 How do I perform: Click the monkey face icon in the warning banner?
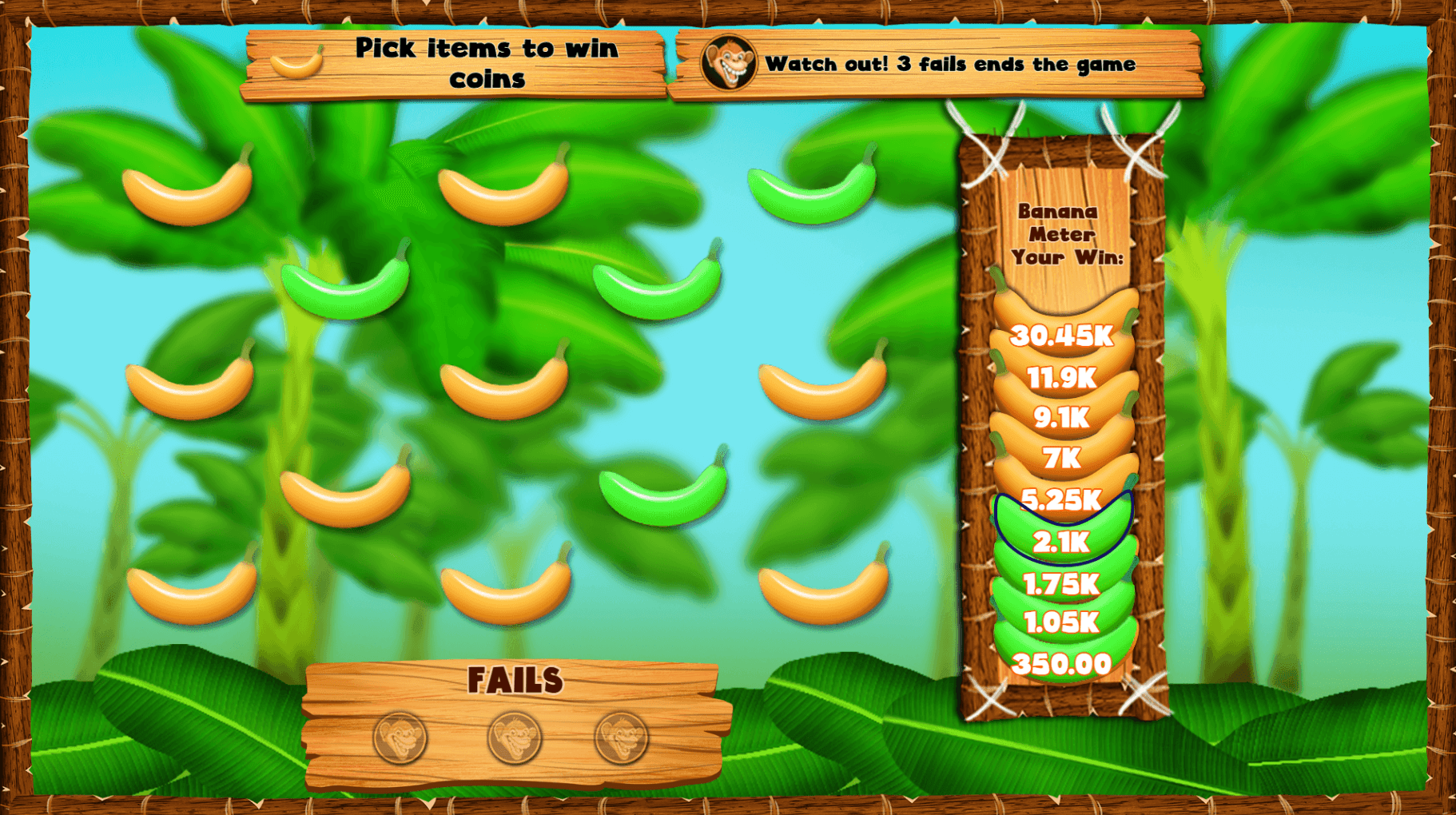tap(729, 66)
